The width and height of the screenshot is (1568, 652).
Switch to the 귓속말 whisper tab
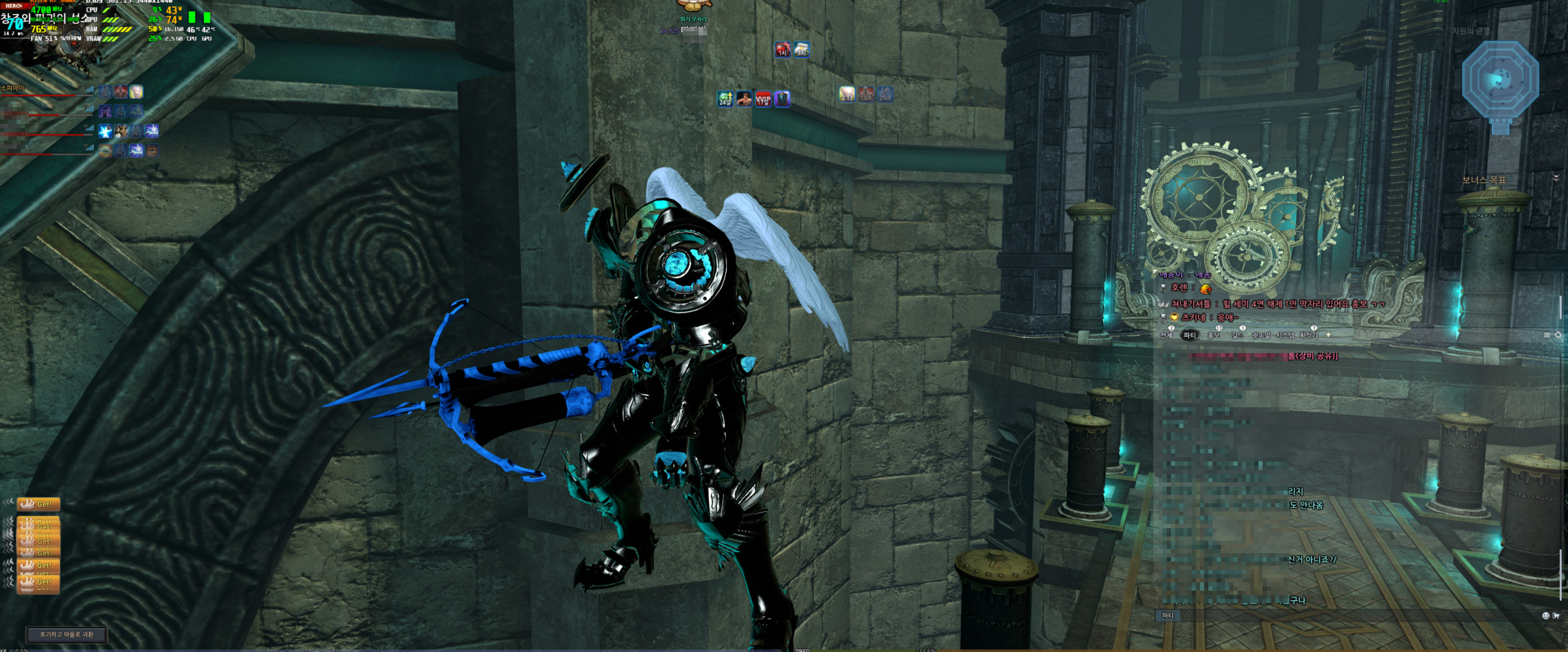[x=1260, y=336]
